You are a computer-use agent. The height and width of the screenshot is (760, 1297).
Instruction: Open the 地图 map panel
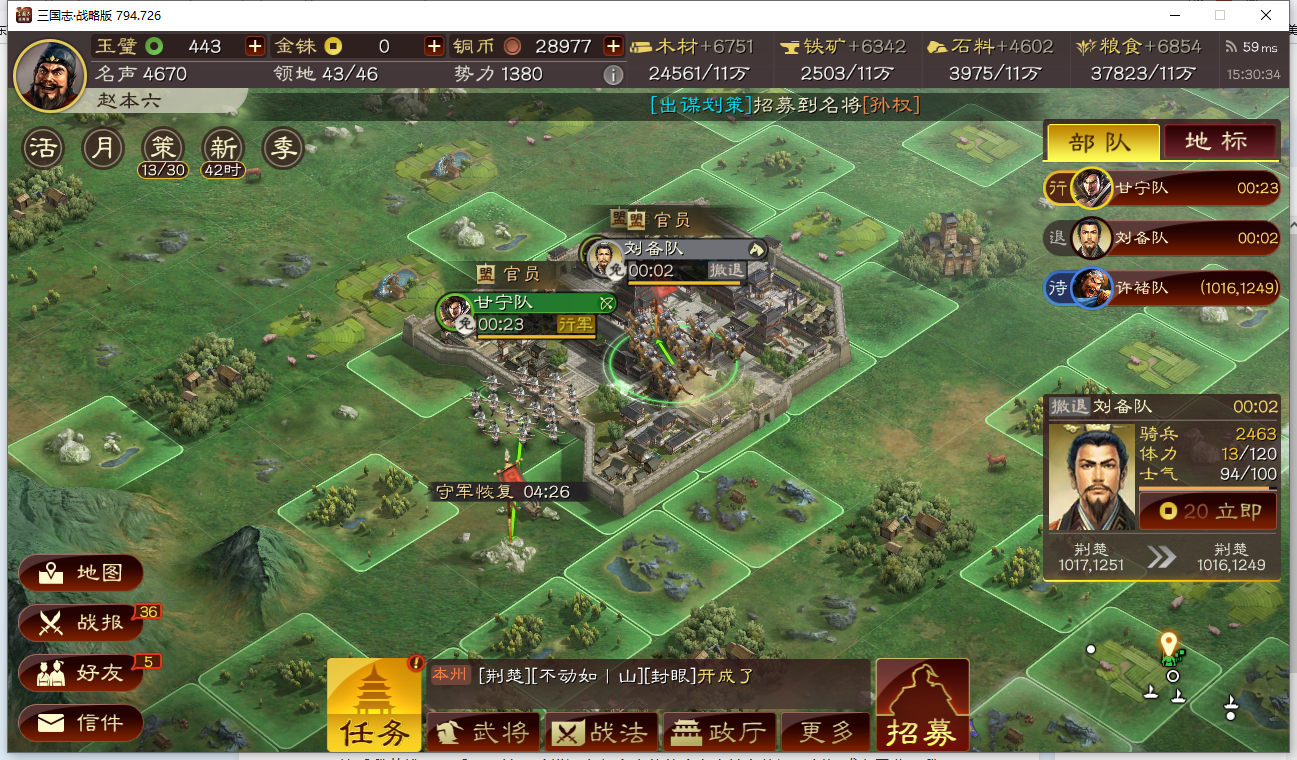pos(80,573)
